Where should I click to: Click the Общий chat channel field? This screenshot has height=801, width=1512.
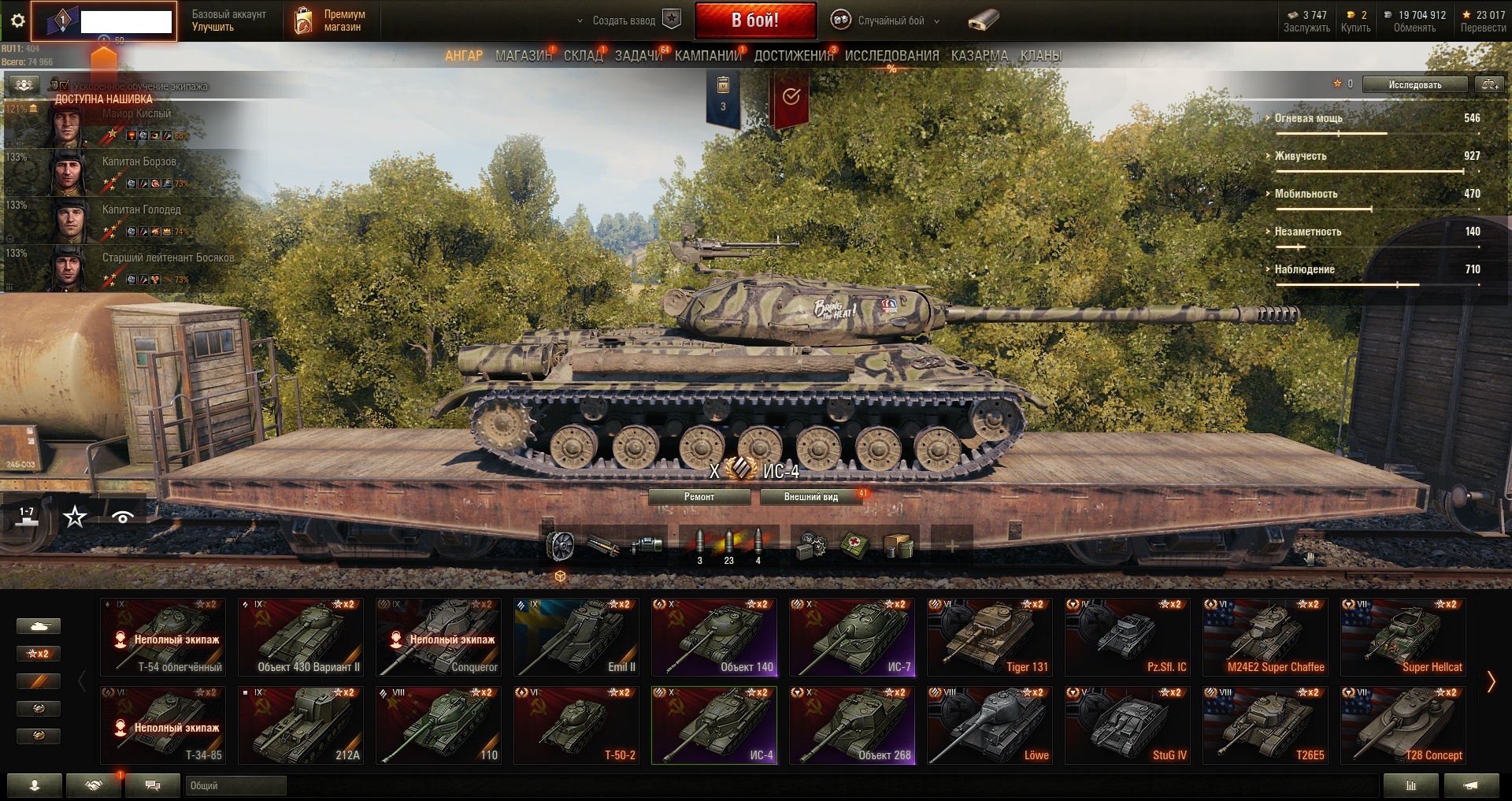click(235, 785)
